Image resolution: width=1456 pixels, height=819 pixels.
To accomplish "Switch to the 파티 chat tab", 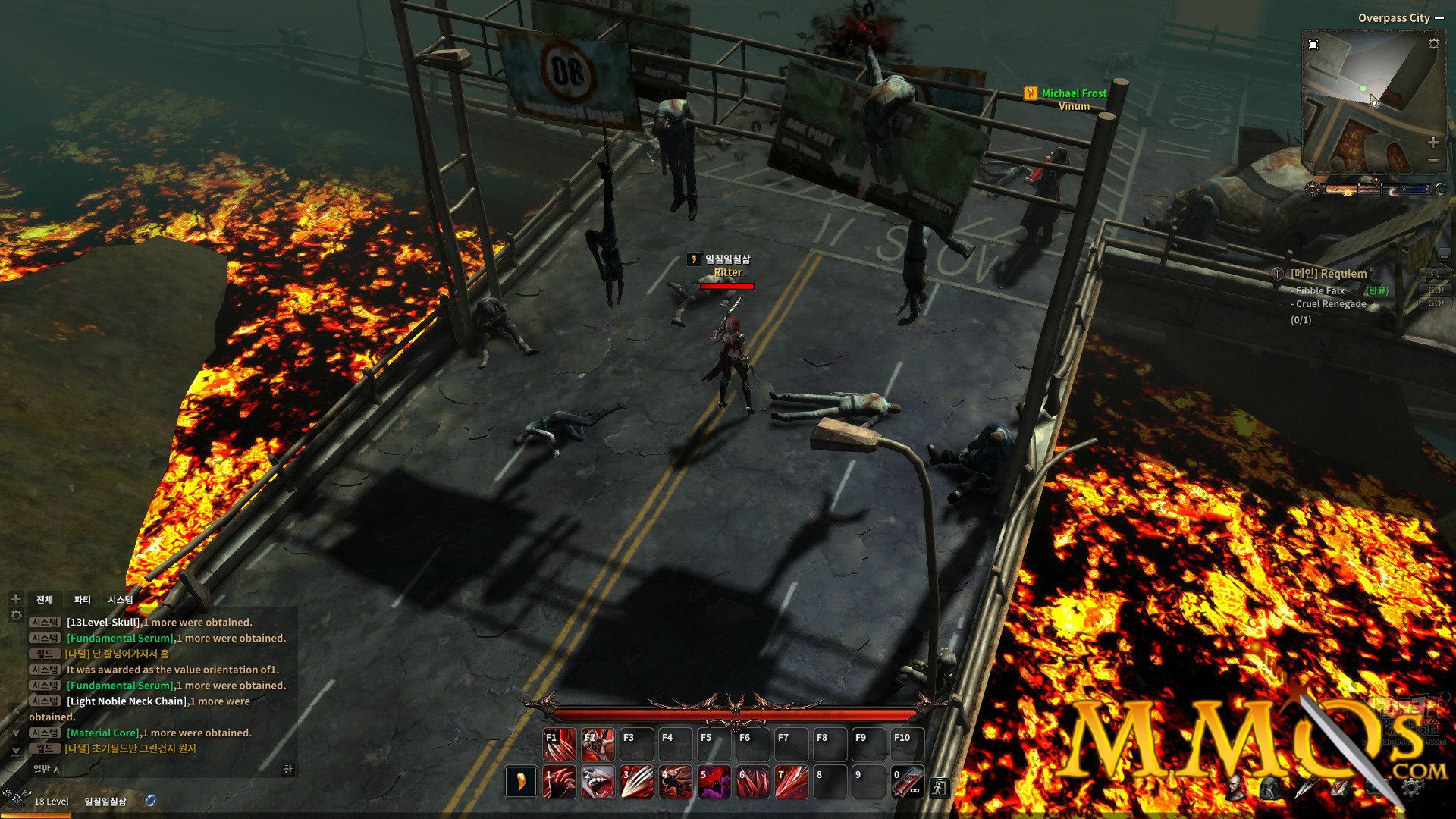I will pos(83,600).
